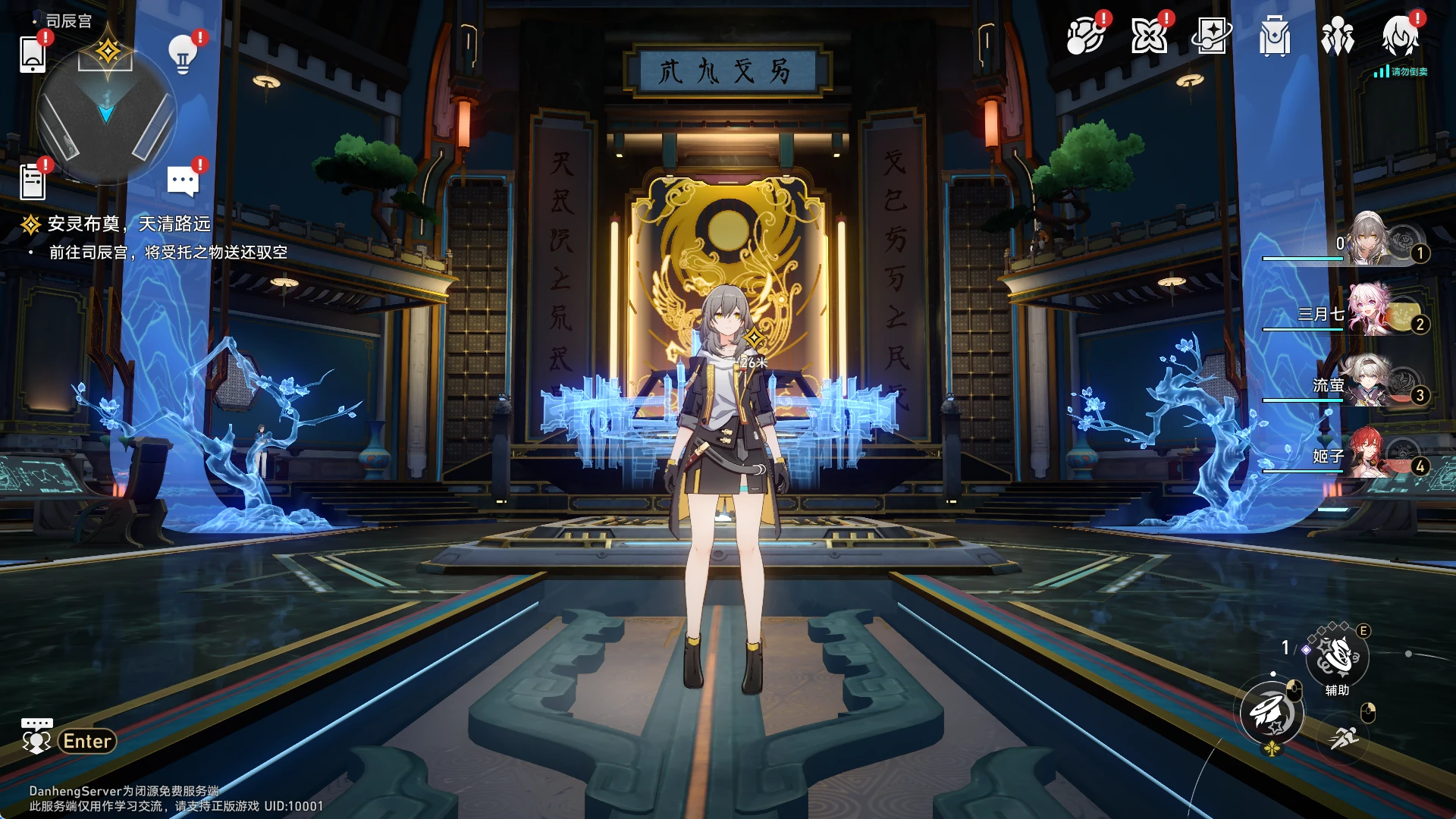Open the inventory bag icon
The height and width of the screenshot is (819, 1456).
[x=1275, y=36]
